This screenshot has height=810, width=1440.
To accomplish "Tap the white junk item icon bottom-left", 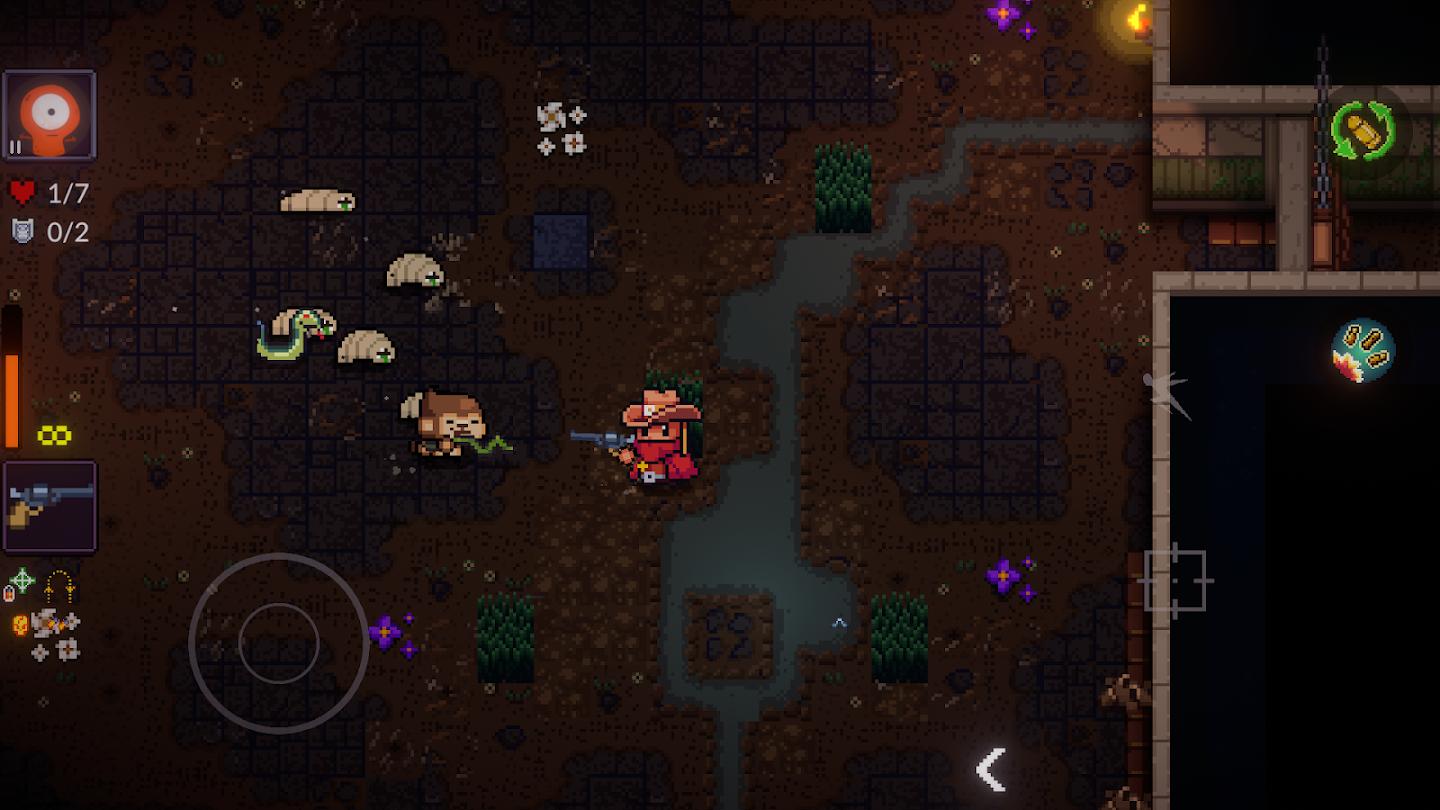I will click(x=44, y=622).
